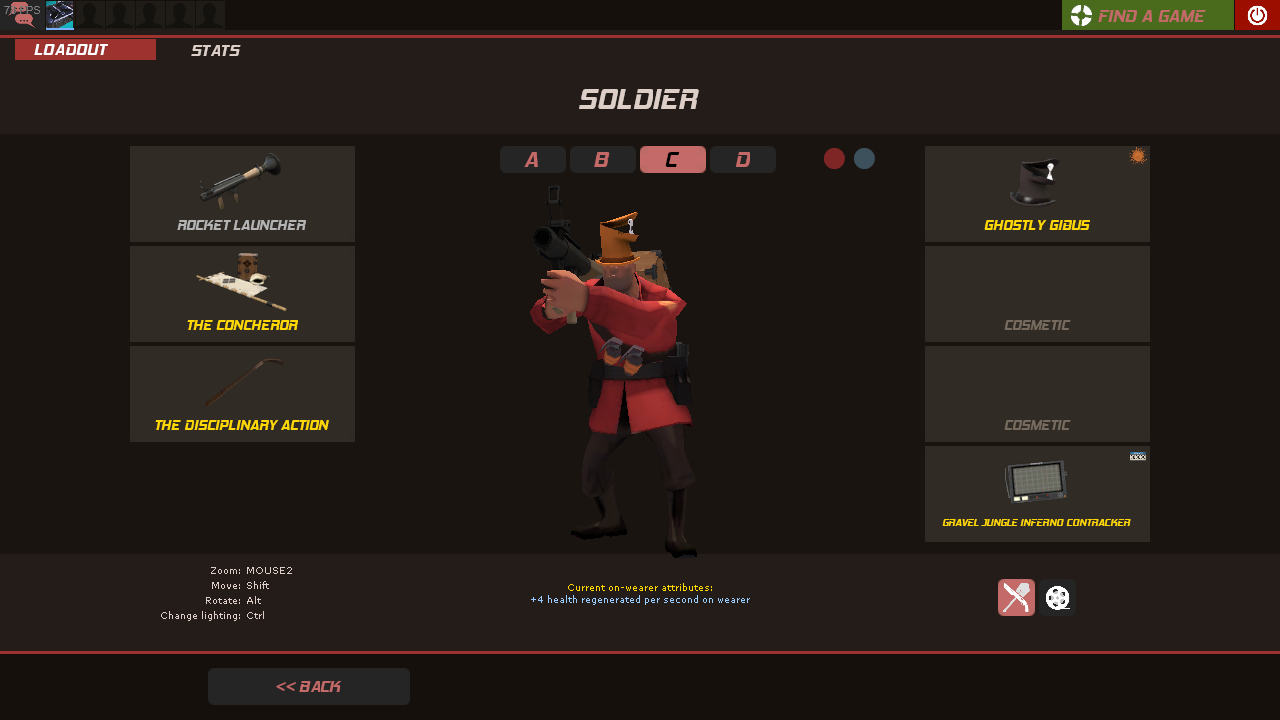
Task: Preview the red team color
Action: pos(834,159)
